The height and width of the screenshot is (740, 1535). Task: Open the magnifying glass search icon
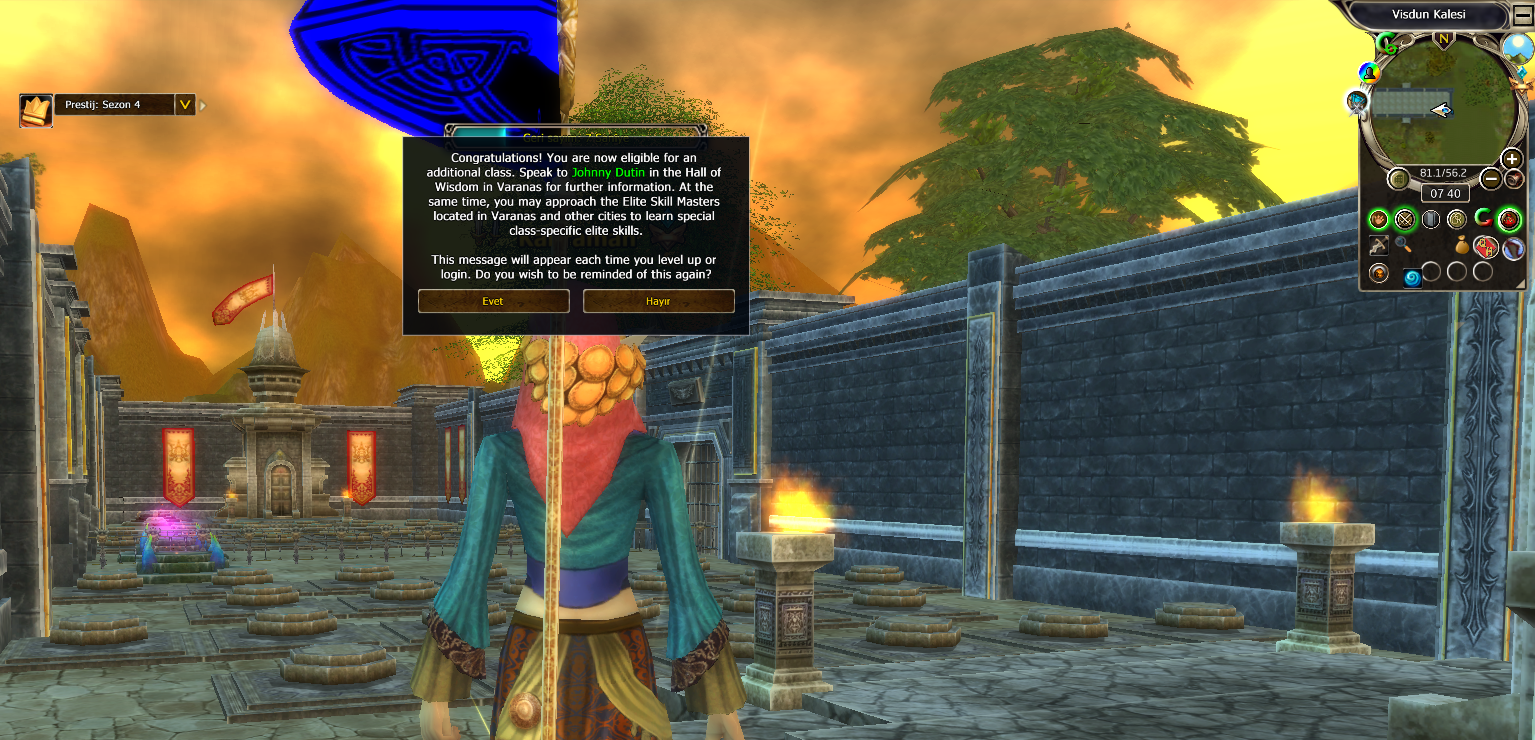[x=1405, y=245]
